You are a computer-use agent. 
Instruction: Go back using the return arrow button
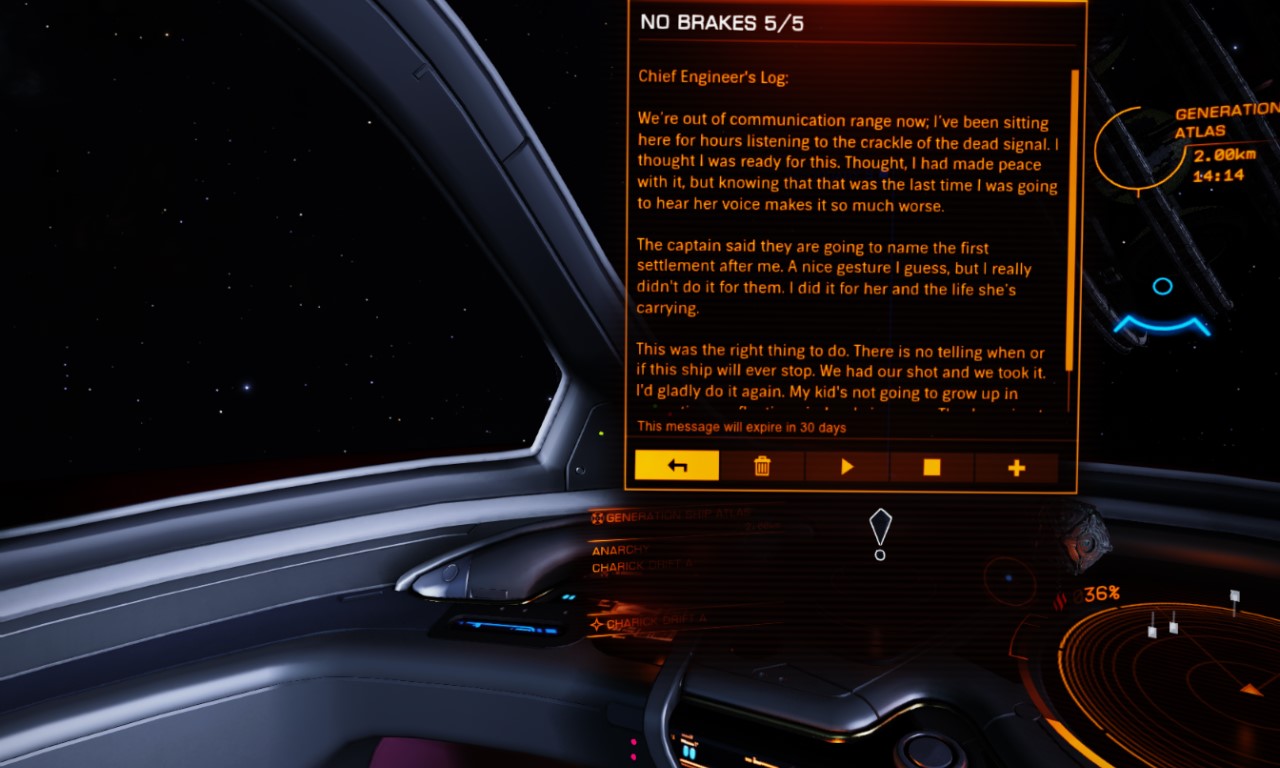pyautogui.click(x=677, y=467)
